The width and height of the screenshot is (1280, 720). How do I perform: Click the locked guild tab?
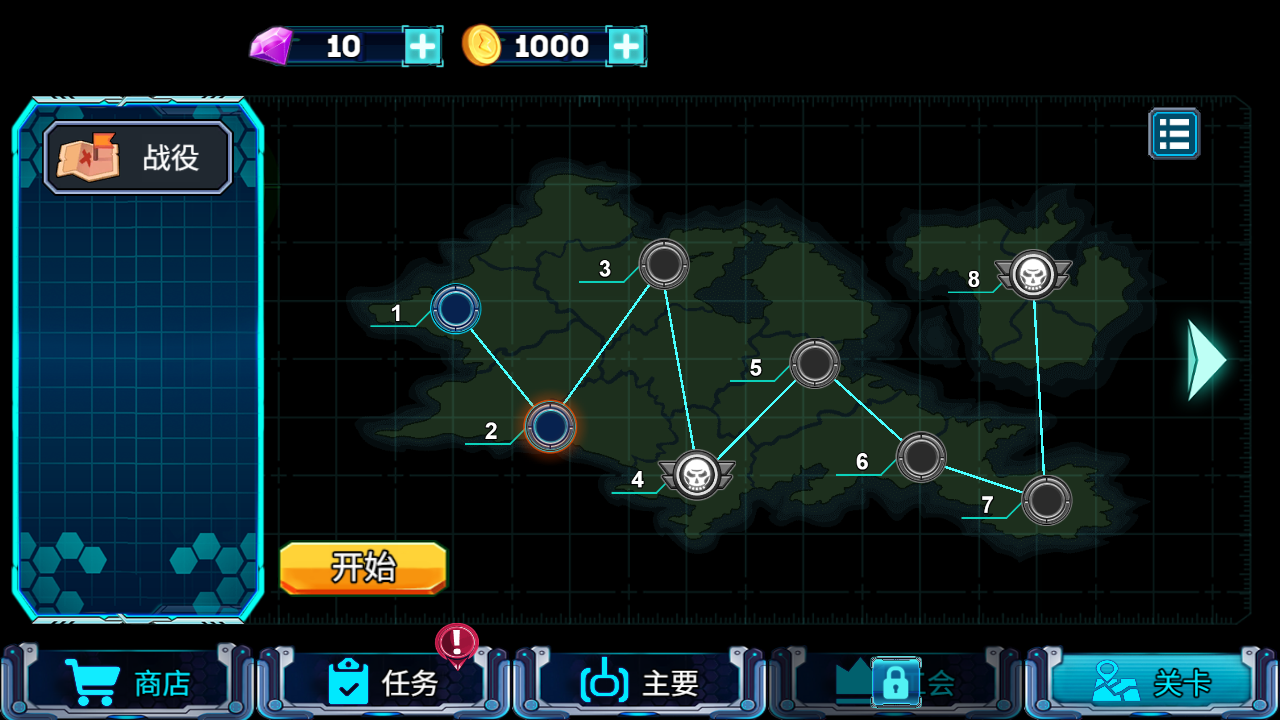pyautogui.click(x=896, y=683)
